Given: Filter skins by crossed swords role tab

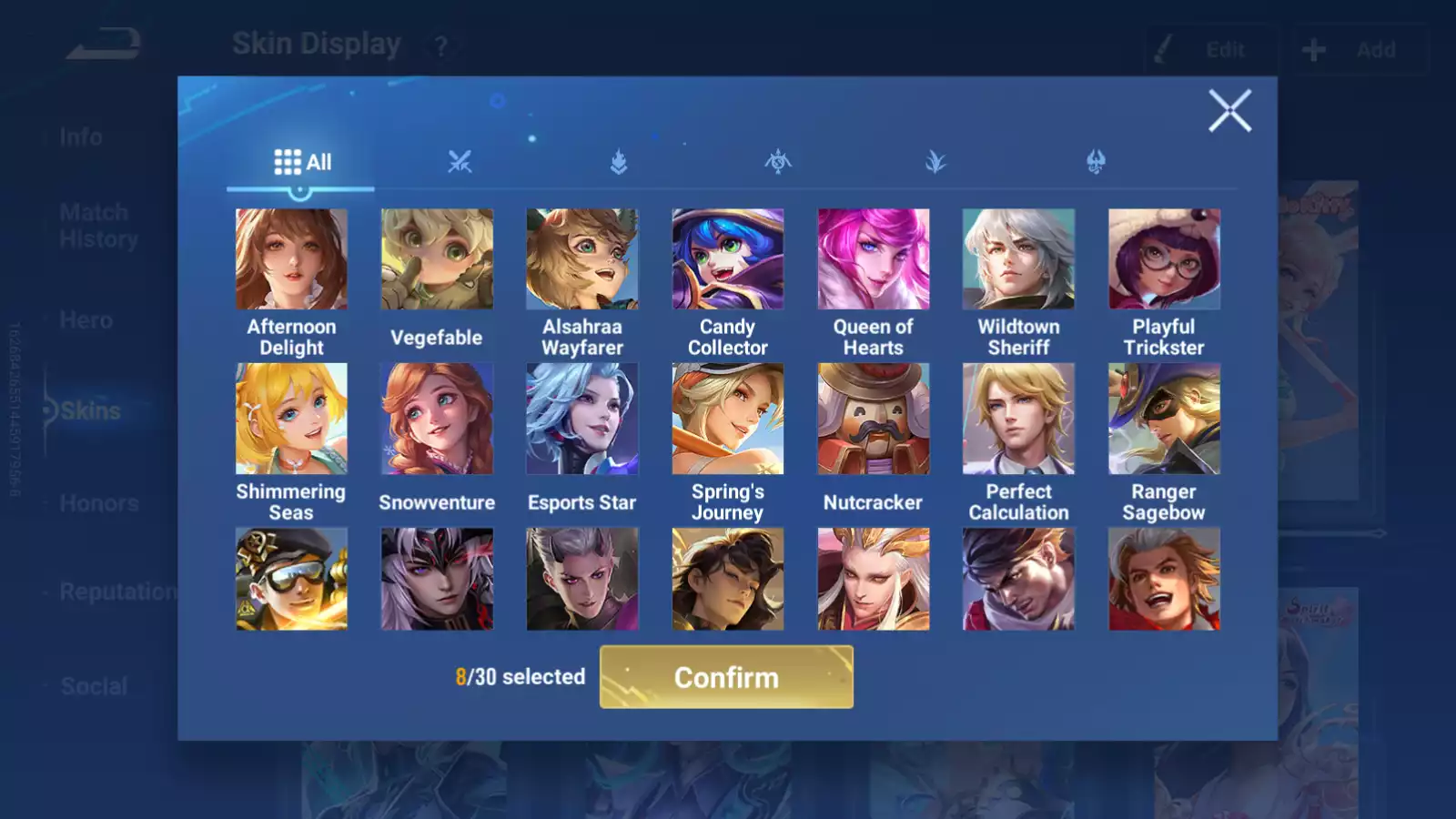Looking at the screenshot, I should 460,162.
